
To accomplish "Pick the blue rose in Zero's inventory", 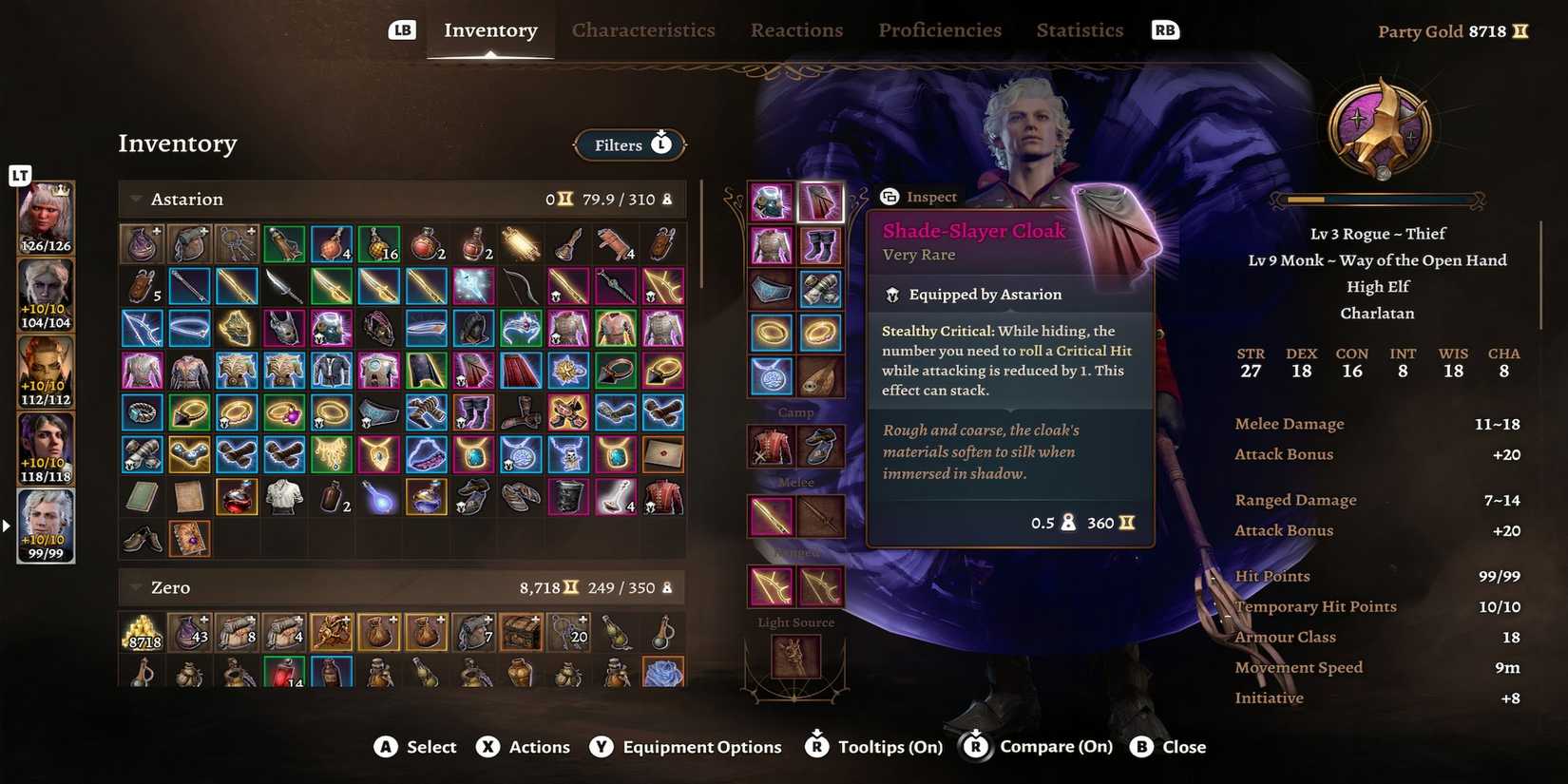I will click(662, 673).
